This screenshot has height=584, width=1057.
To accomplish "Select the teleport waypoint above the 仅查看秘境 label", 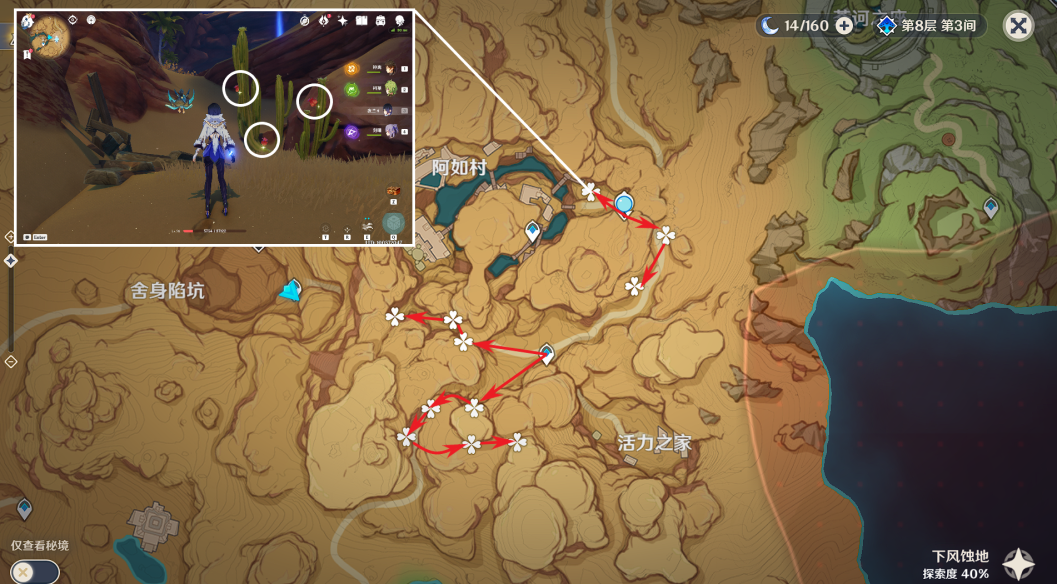I will tap(24, 508).
